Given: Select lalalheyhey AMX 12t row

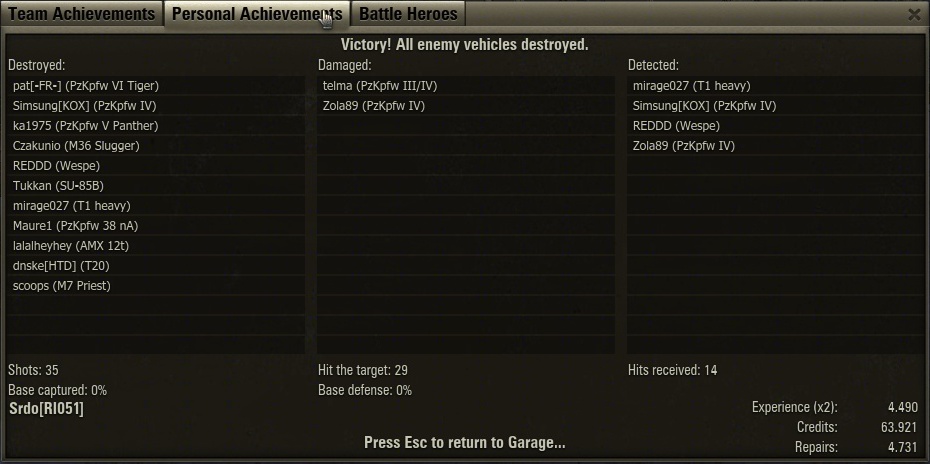Looking at the screenshot, I should coord(71,246).
